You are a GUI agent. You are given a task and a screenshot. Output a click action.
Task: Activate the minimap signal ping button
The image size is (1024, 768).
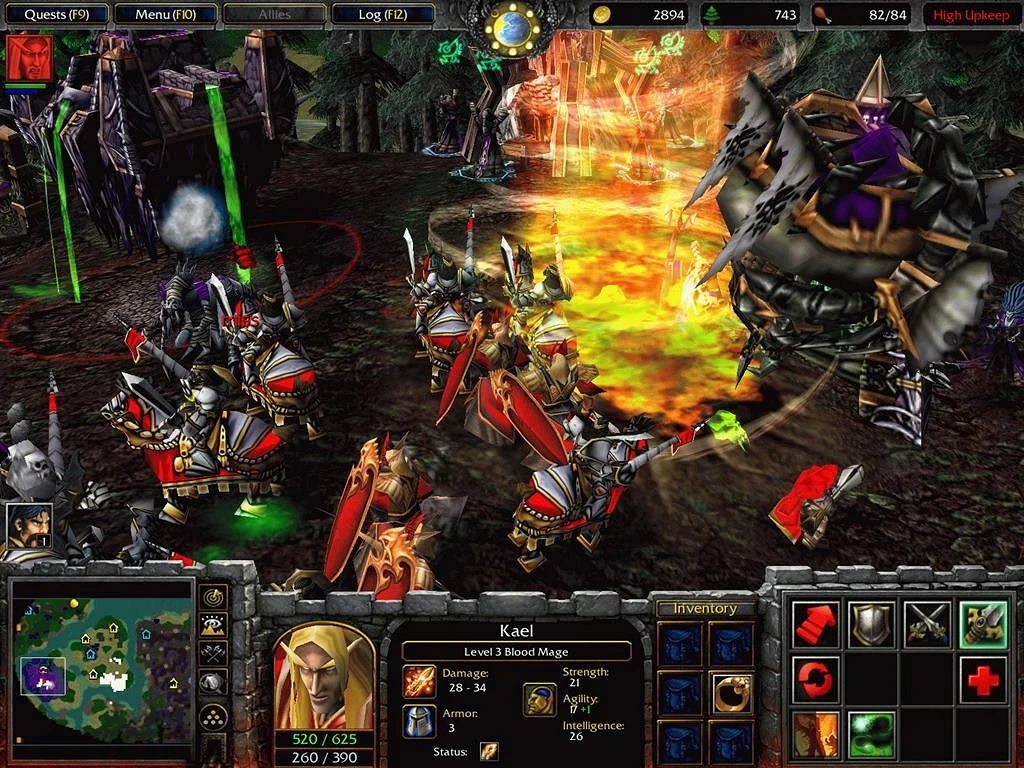click(x=212, y=596)
